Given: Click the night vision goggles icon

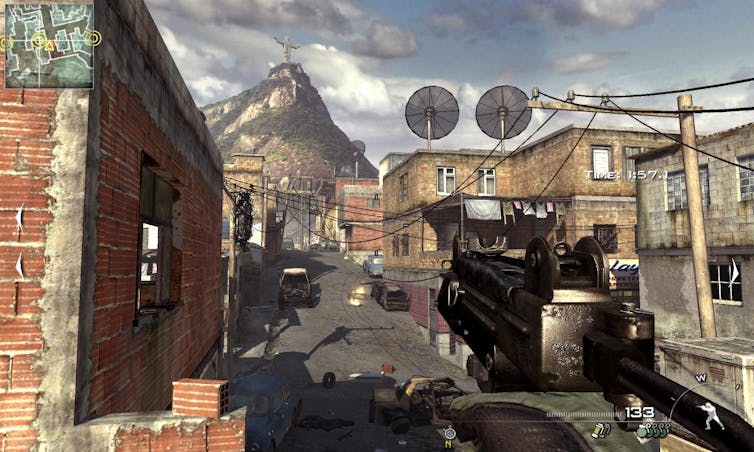Looking at the screenshot, I should (x=449, y=433).
